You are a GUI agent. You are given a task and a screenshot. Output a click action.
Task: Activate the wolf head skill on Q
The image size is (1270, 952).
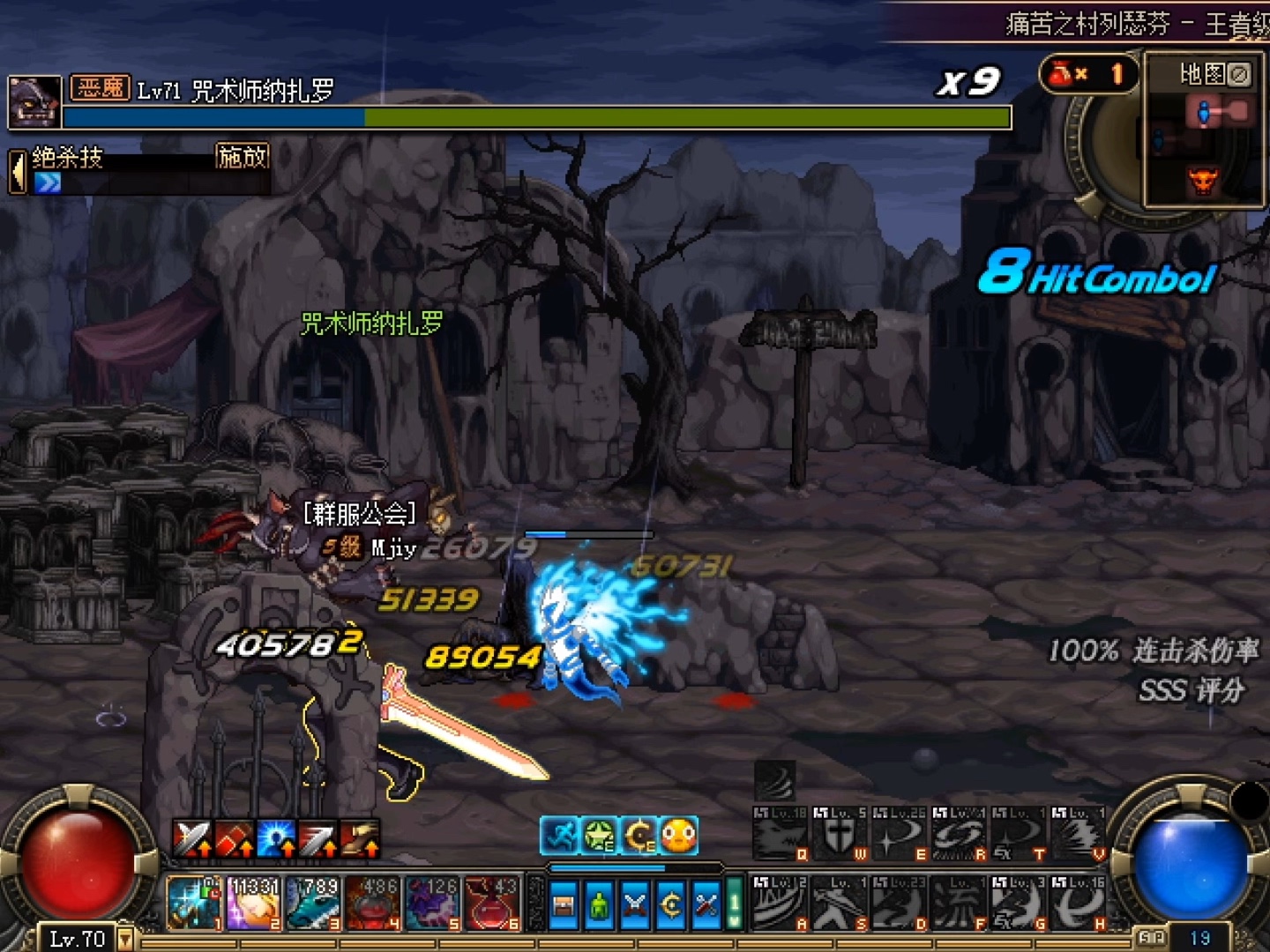[780, 833]
